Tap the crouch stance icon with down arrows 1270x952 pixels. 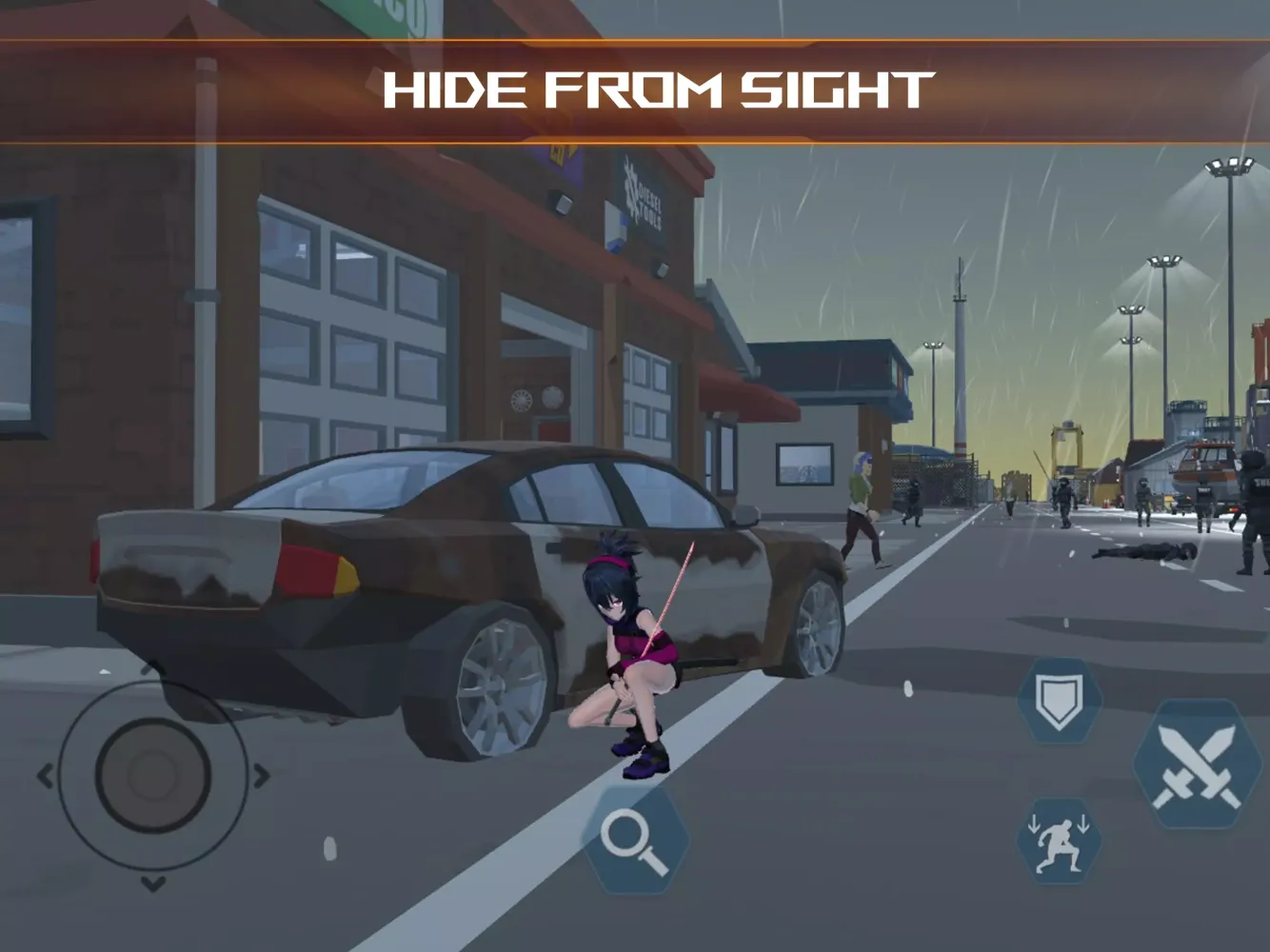[1060, 839]
